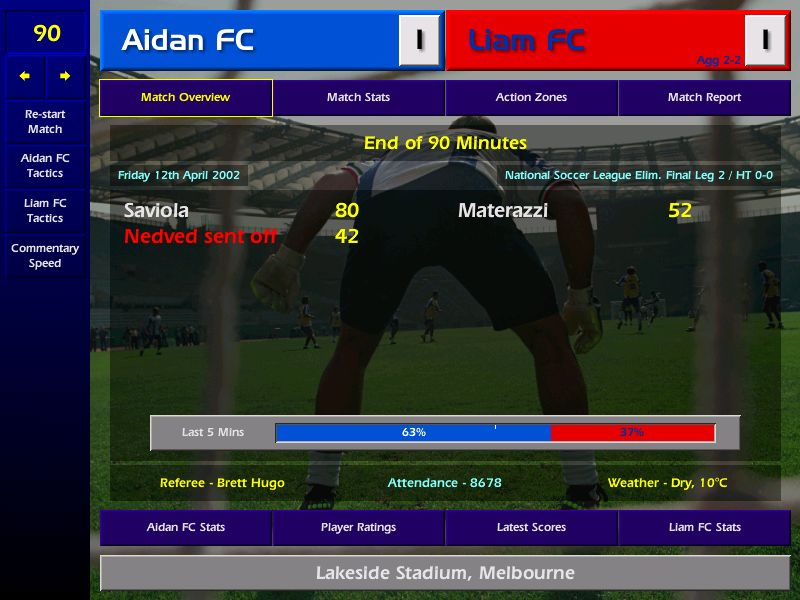Image resolution: width=800 pixels, height=600 pixels.
Task: Switch to the Match Overview tab
Action: pos(185,98)
